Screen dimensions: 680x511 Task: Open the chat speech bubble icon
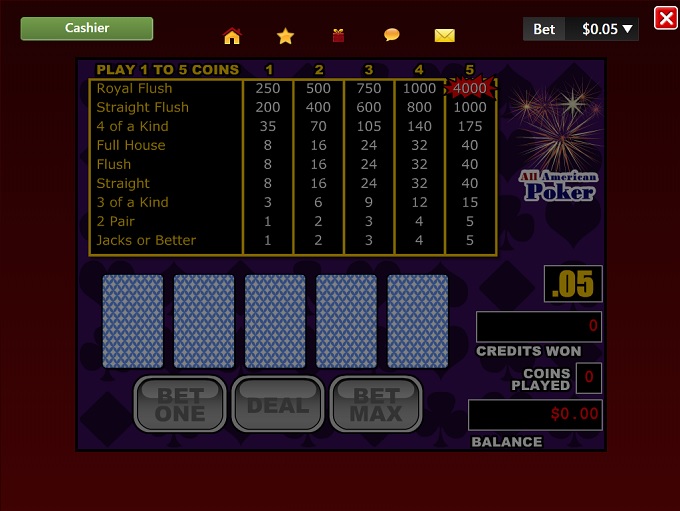click(391, 35)
